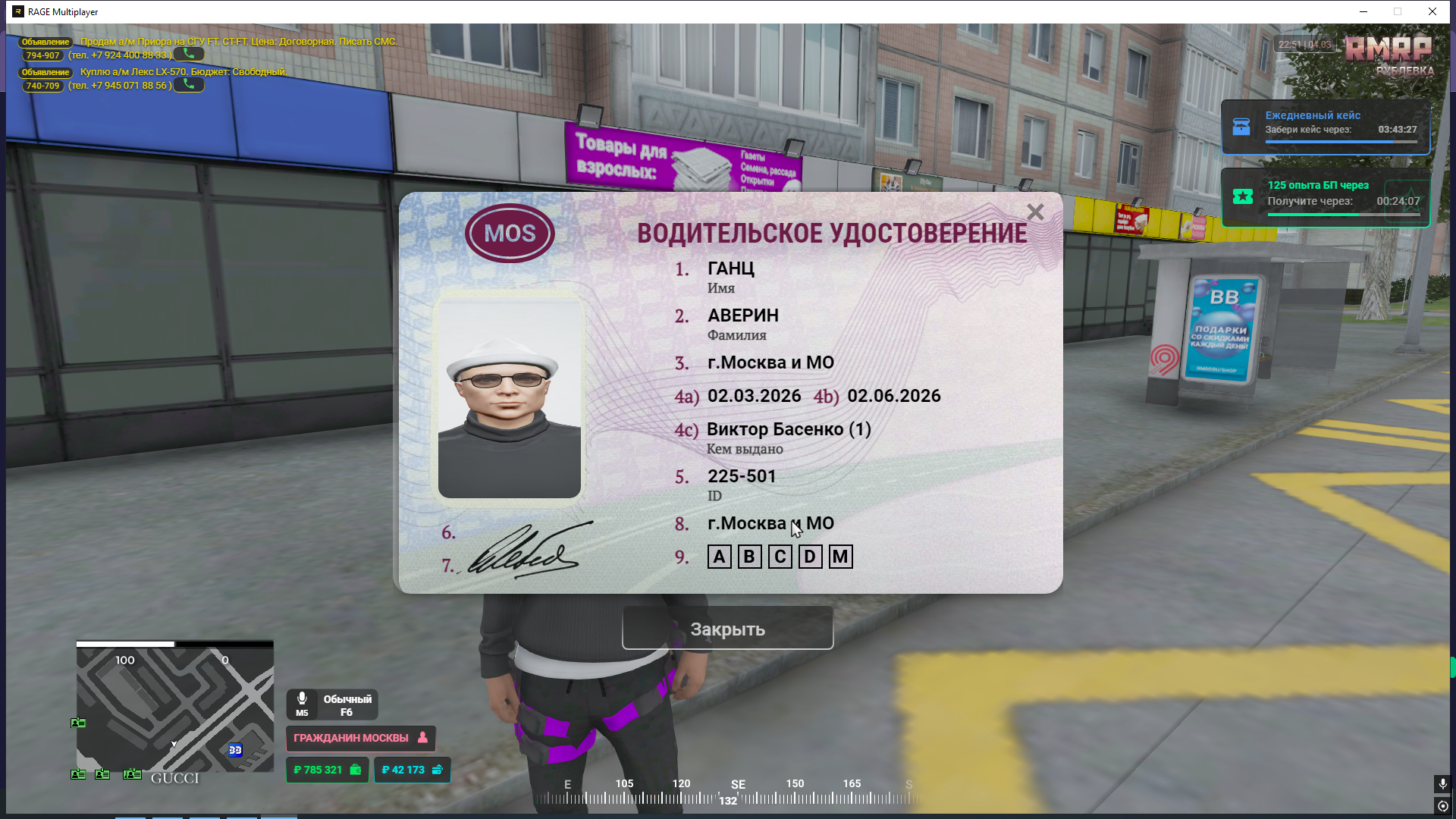Select license category A box
Image resolution: width=1456 pixels, height=819 pixels.
click(x=719, y=557)
